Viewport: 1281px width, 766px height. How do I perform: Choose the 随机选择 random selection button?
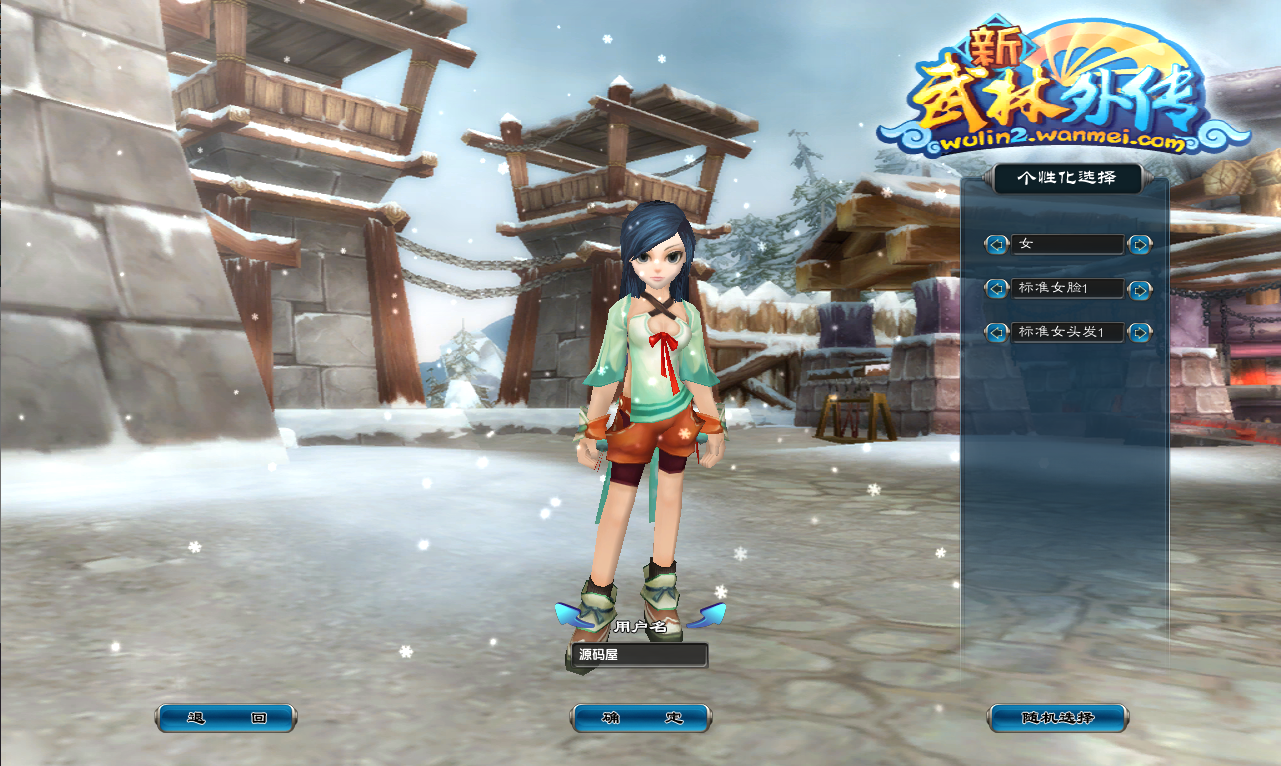coord(1058,718)
